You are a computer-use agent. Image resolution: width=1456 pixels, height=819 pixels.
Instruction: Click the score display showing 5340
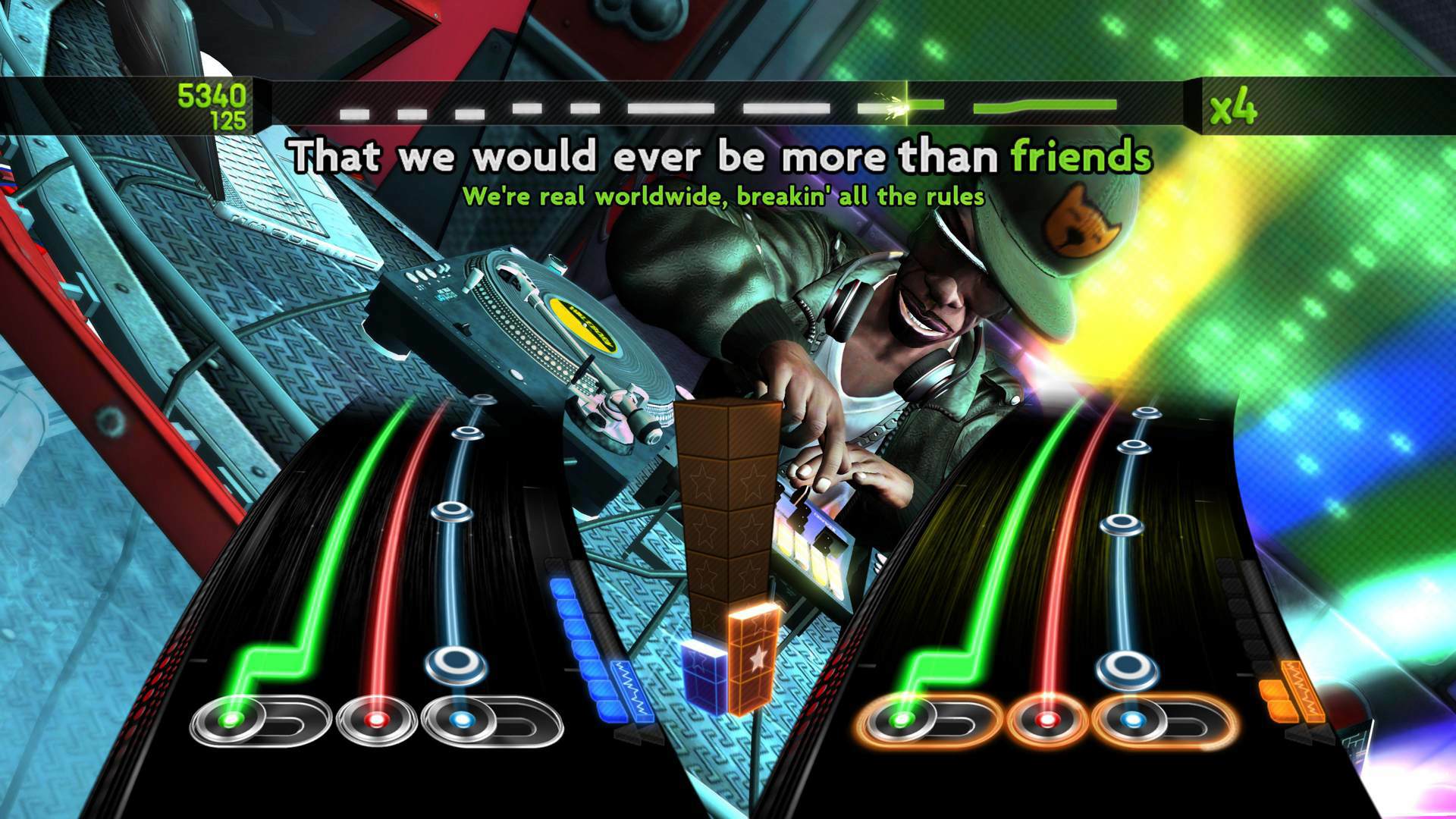click(210, 97)
